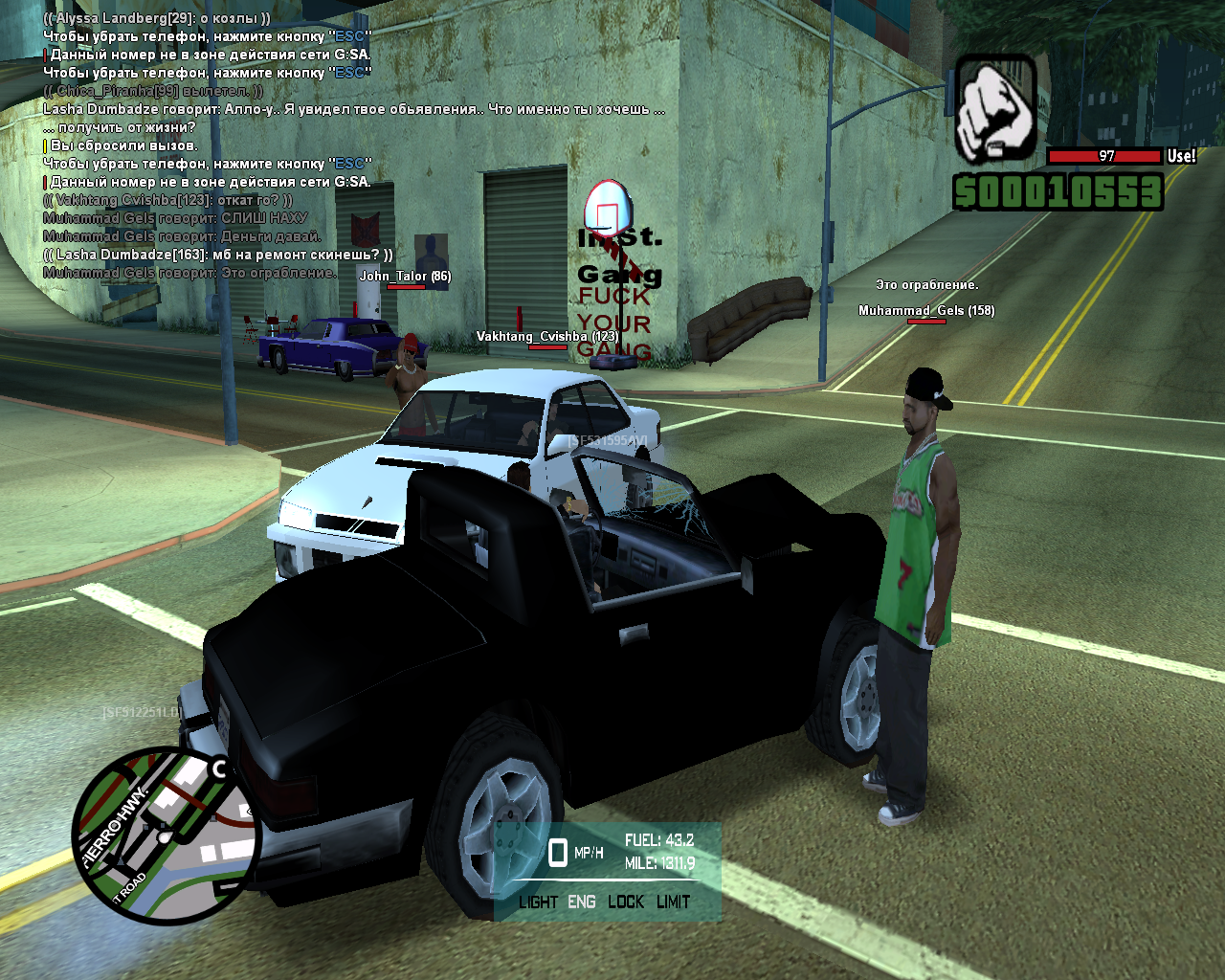The width and height of the screenshot is (1225, 980).
Task: Toggle the ENG engine indicator
Action: [582, 902]
